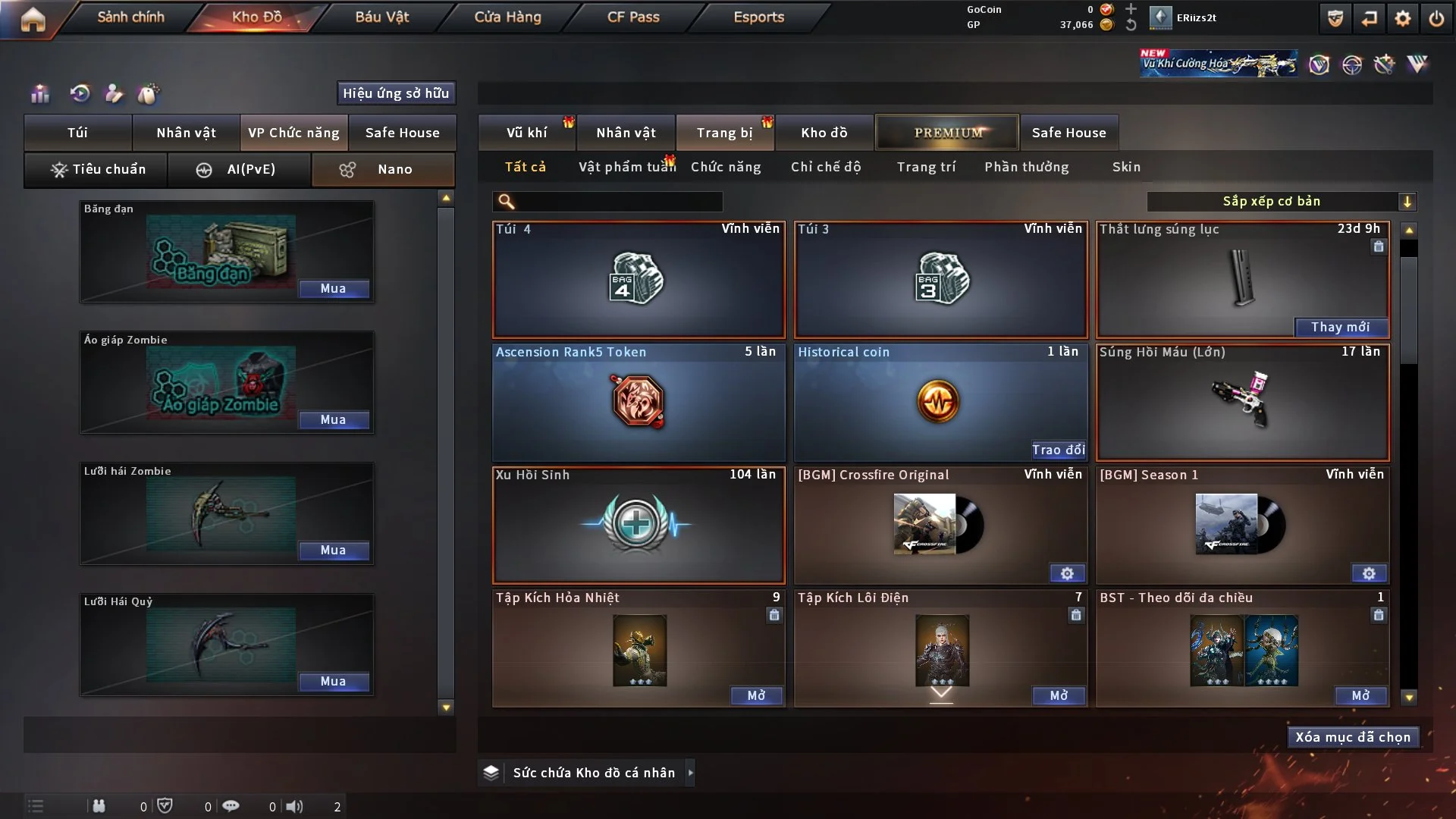Click Xóa mục đã chọn button
The image size is (1456, 819).
(x=1353, y=737)
